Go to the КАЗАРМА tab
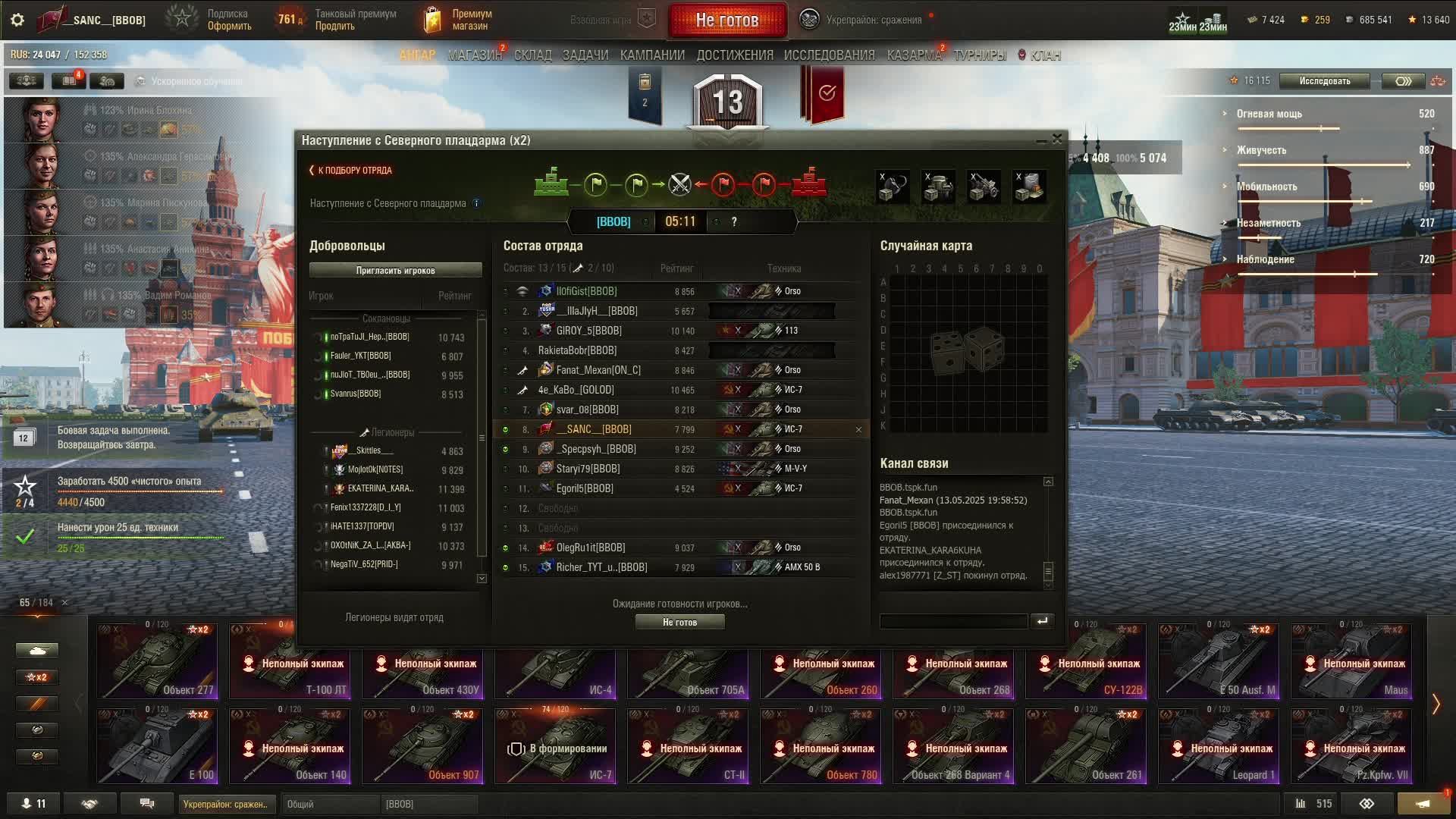The height and width of the screenshot is (819, 1456). coord(913,55)
